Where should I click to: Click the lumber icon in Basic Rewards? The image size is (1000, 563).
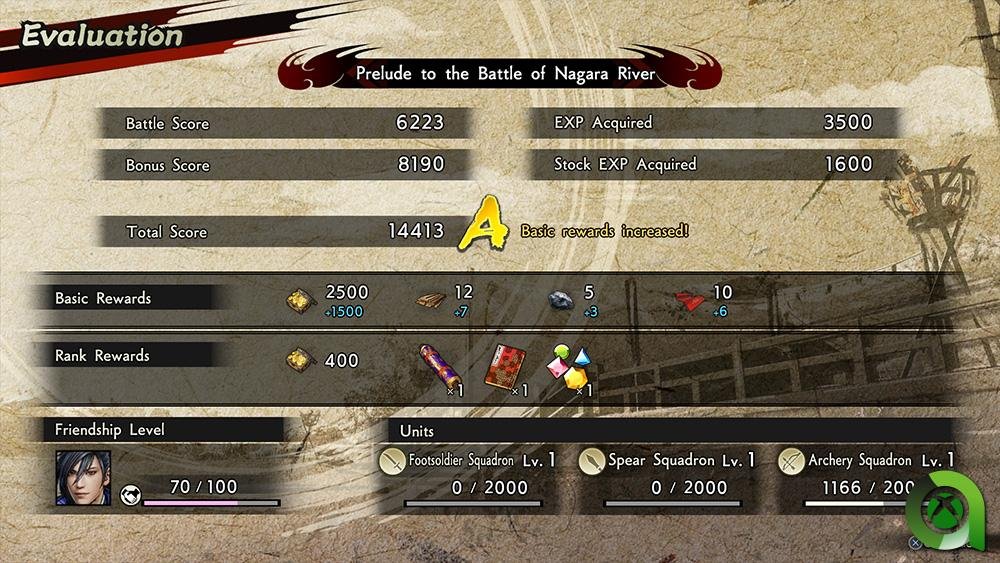point(433,297)
